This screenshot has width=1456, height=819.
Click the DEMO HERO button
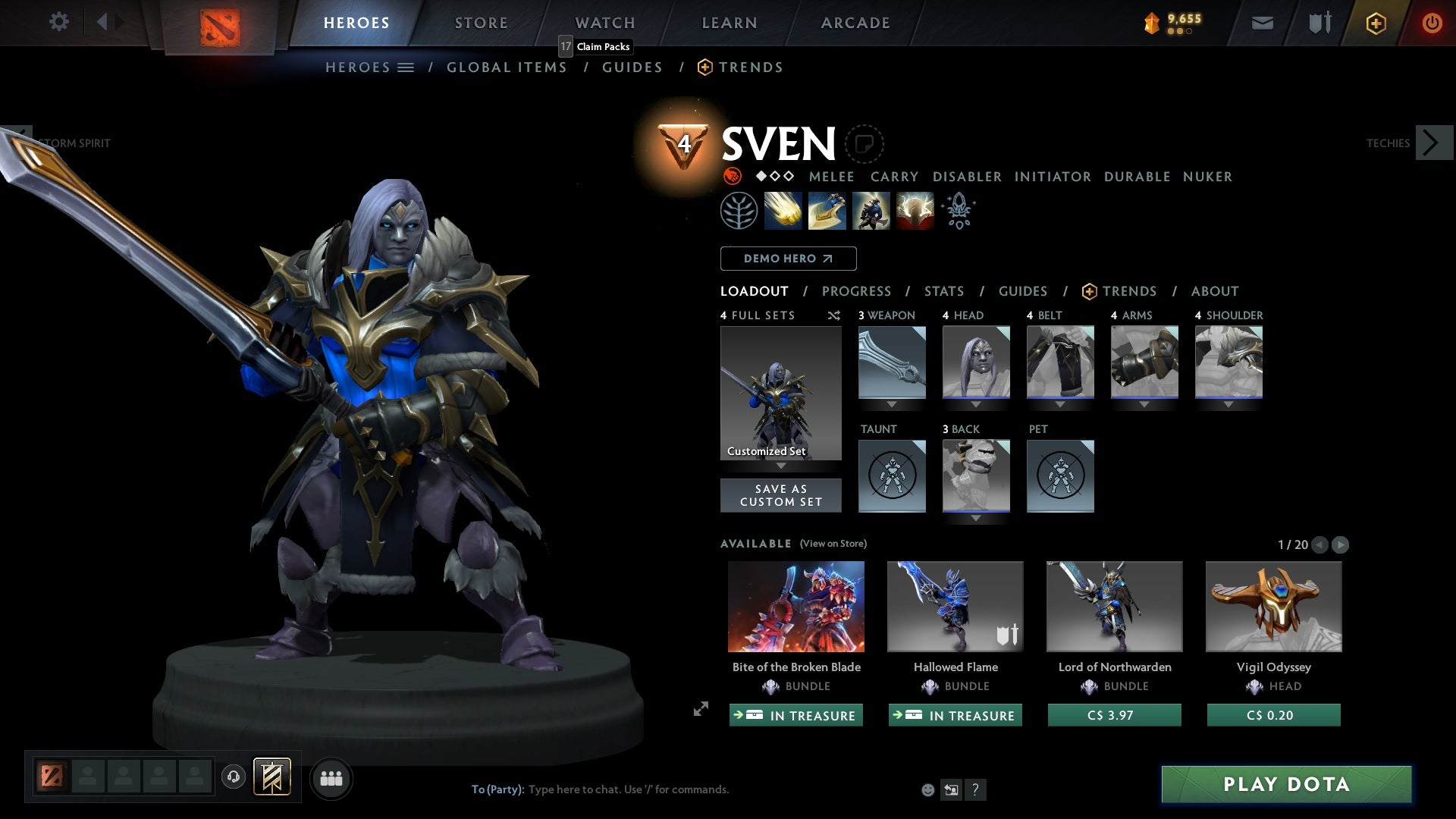tap(787, 259)
